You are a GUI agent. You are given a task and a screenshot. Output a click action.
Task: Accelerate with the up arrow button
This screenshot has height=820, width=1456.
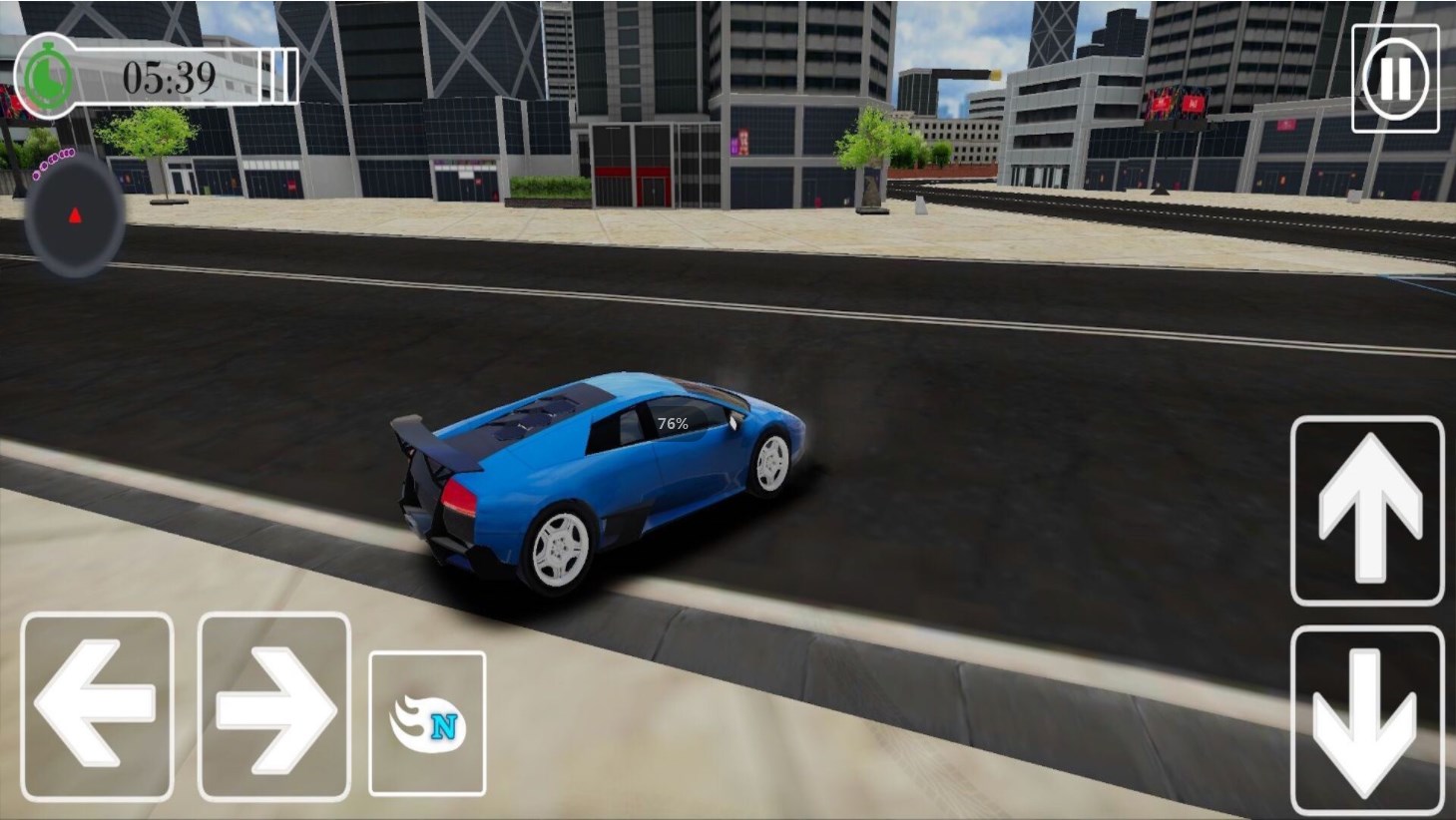point(1367,511)
